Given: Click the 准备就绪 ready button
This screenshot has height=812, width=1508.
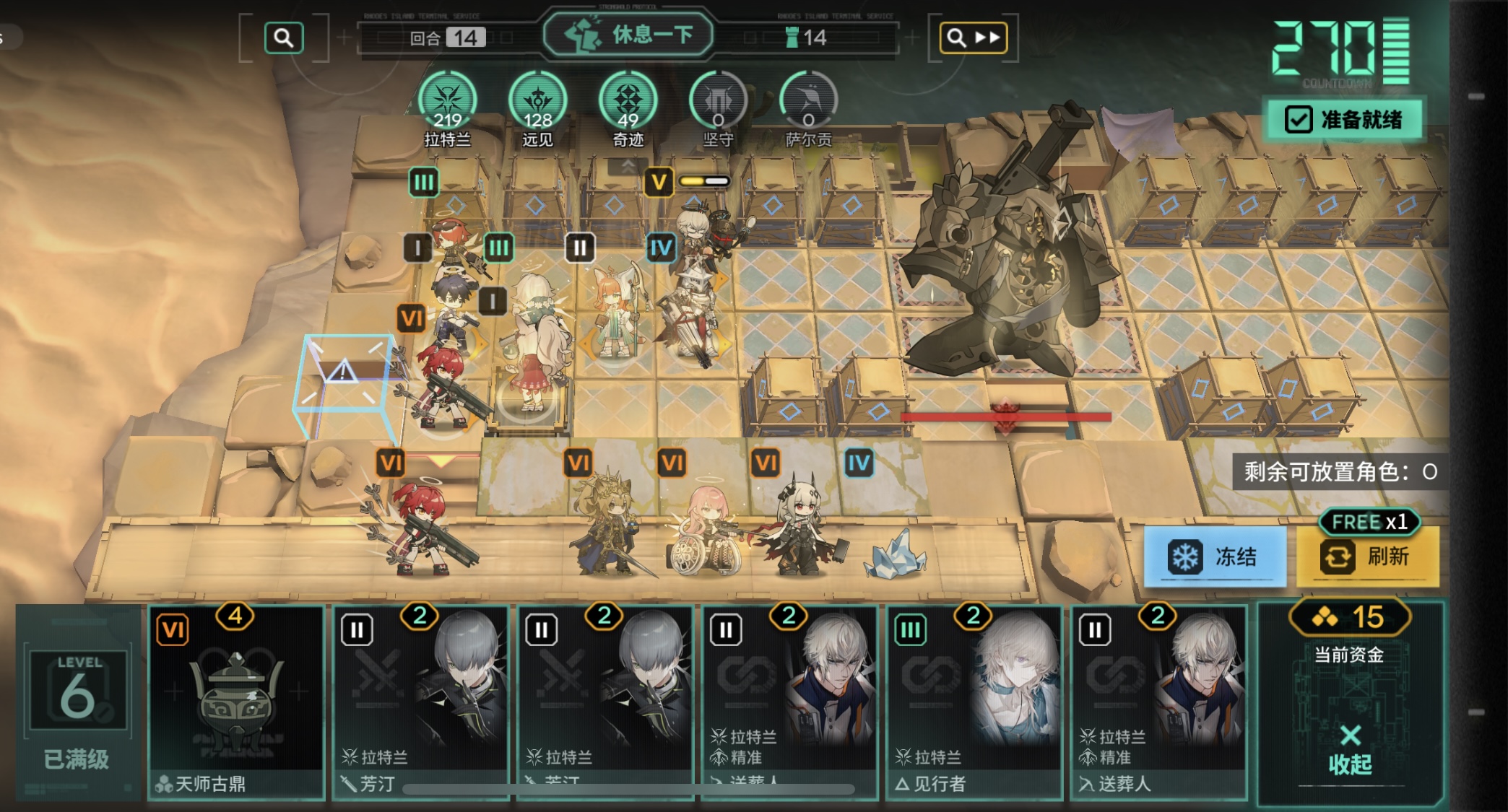Looking at the screenshot, I should [x=1344, y=120].
